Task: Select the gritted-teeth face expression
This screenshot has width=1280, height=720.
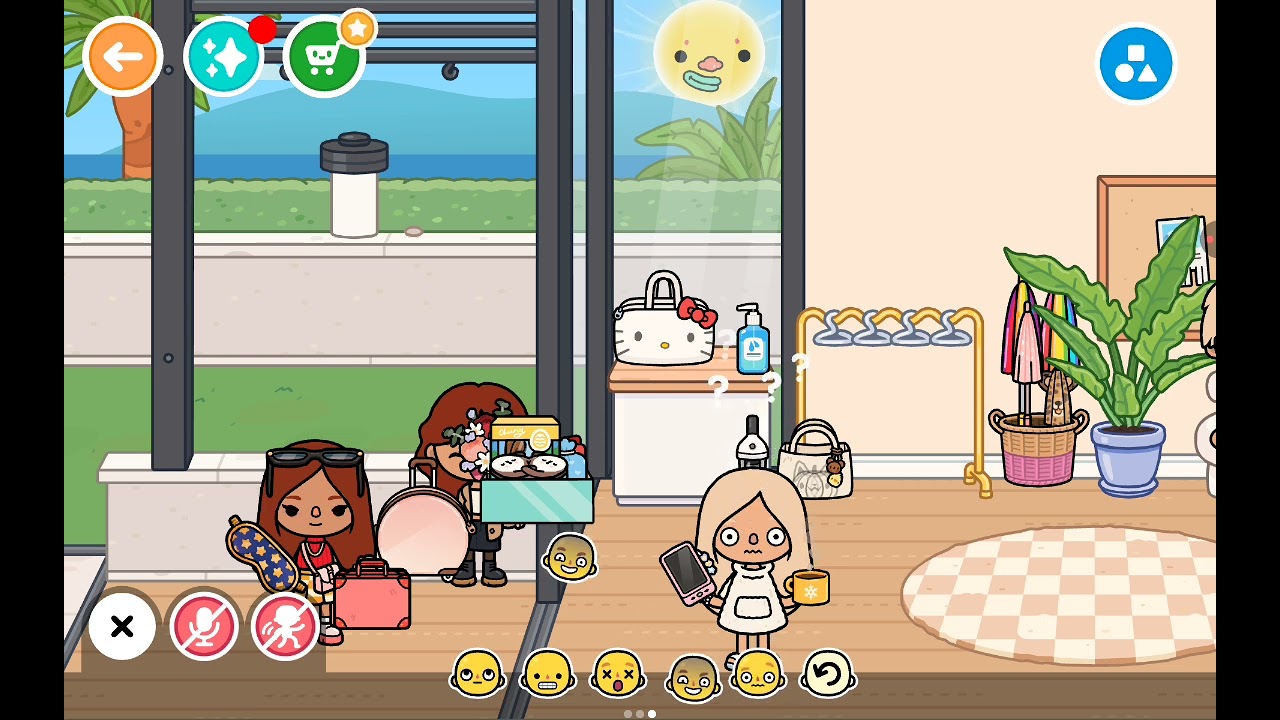Action: pyautogui.click(x=548, y=673)
